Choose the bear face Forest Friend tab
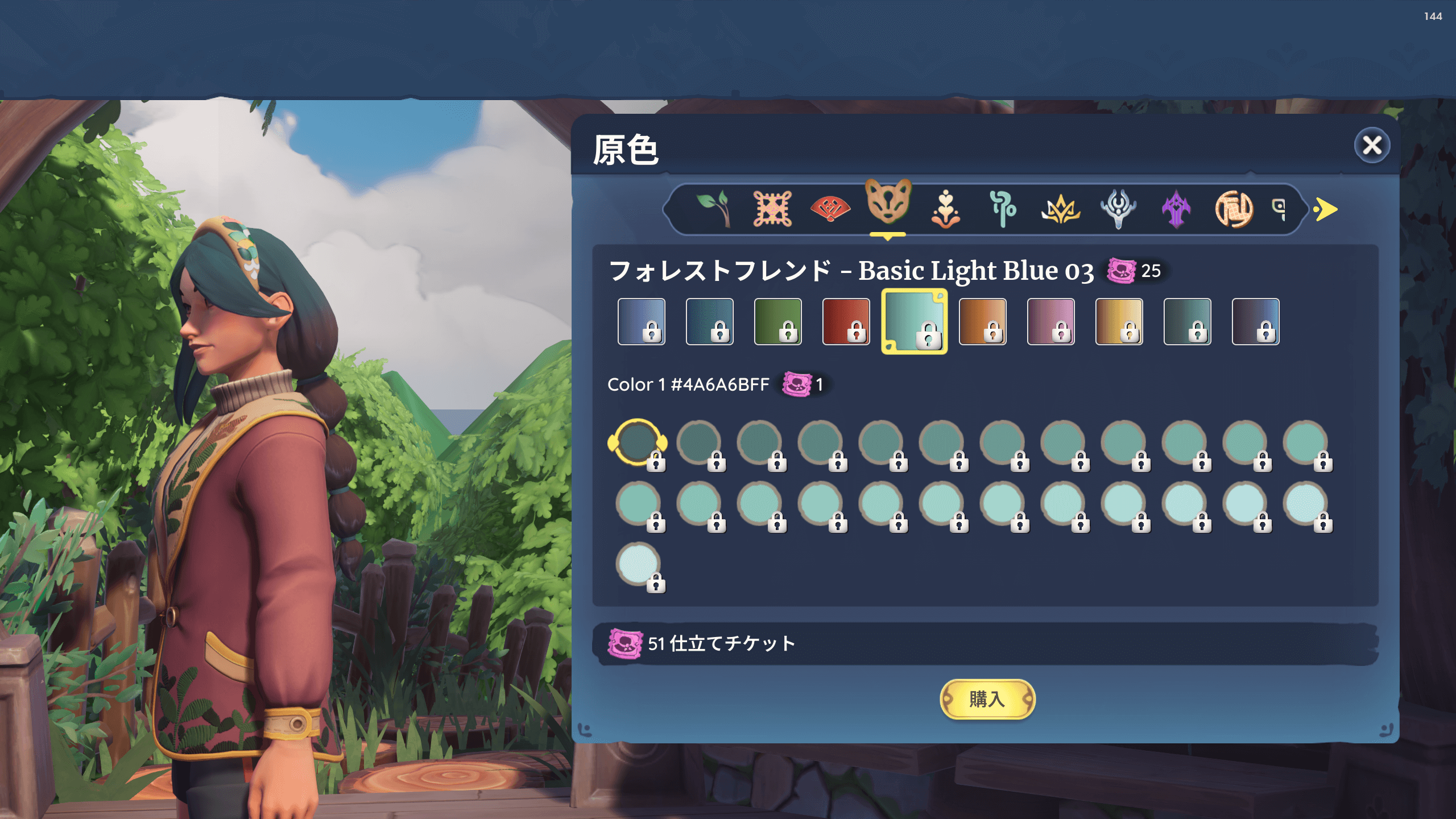The image size is (1456, 819). tap(888, 203)
